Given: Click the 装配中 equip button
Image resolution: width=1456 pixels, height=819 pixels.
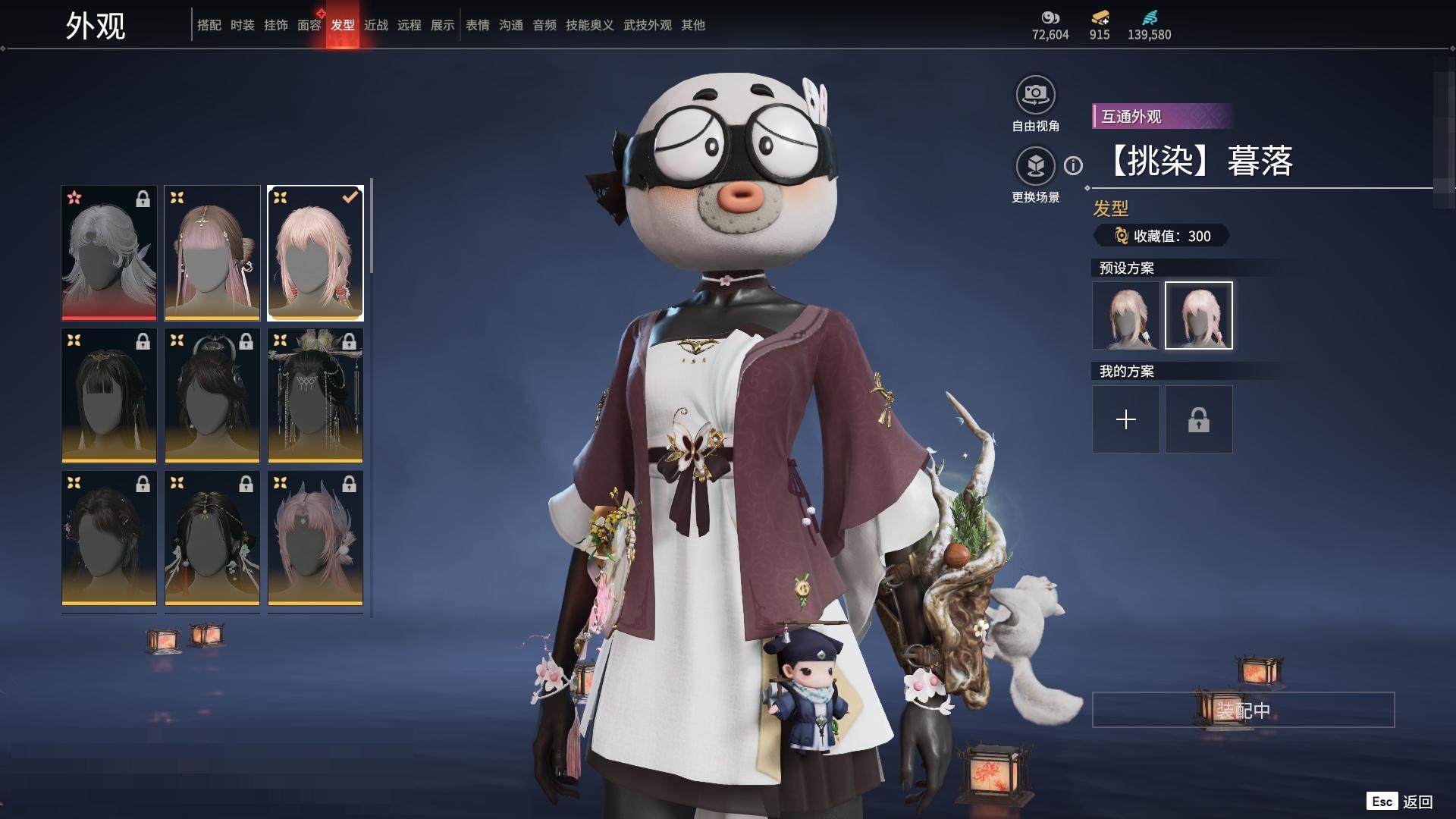Looking at the screenshot, I should [x=1243, y=710].
